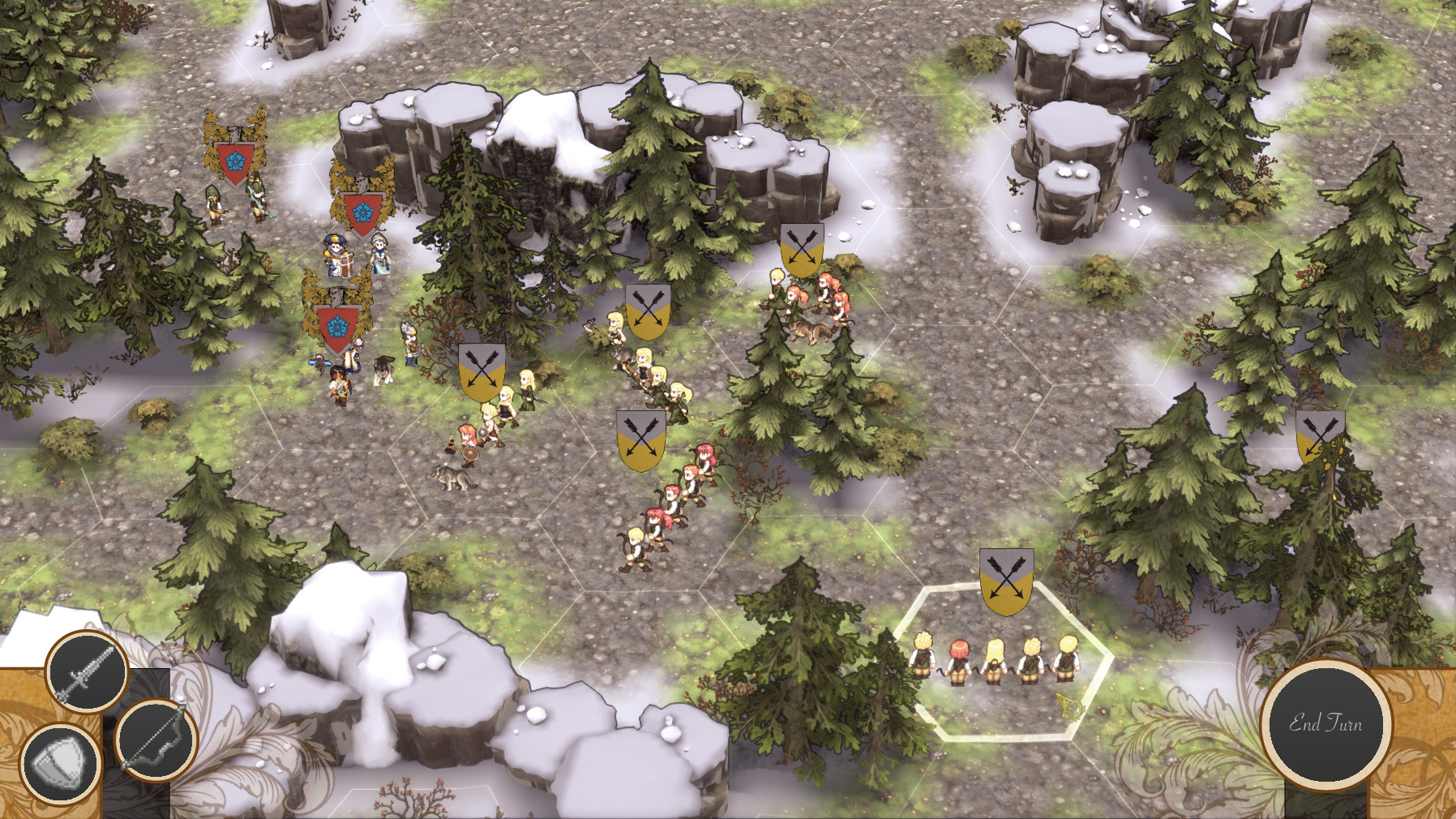Click the arrow banner half-hidden behind a tree

[x=1319, y=435]
